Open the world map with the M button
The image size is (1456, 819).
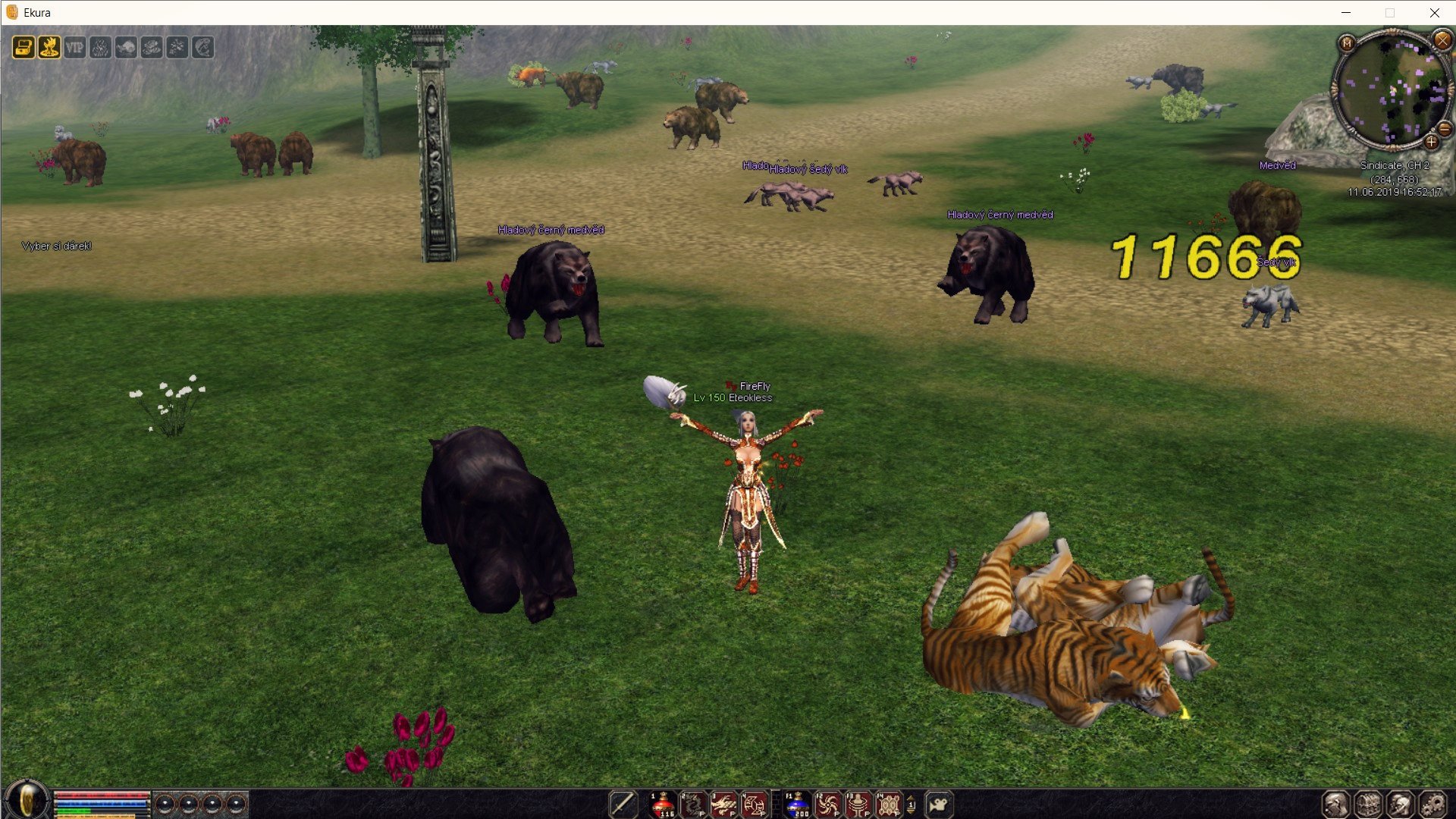coord(1347,43)
